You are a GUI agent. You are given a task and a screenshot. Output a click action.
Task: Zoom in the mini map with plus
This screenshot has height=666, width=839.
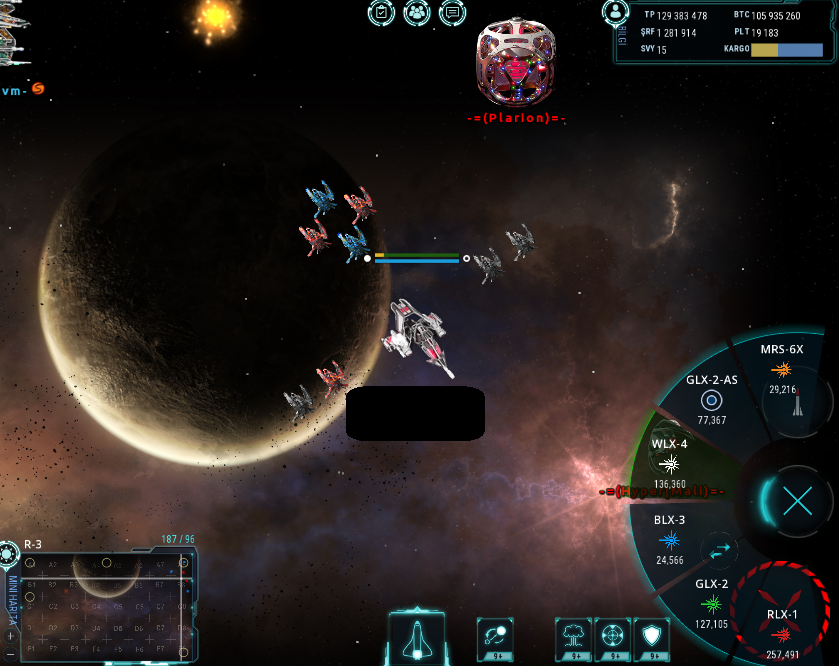click(10, 636)
